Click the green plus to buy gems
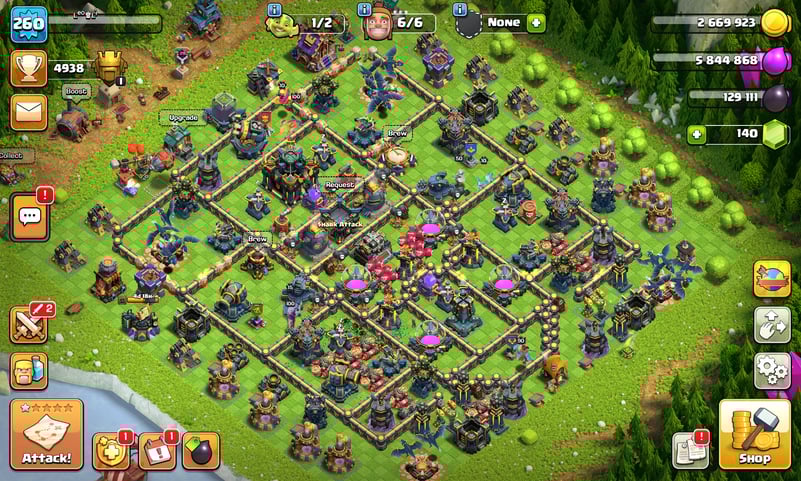Image resolution: width=801 pixels, height=481 pixels. pos(696,134)
